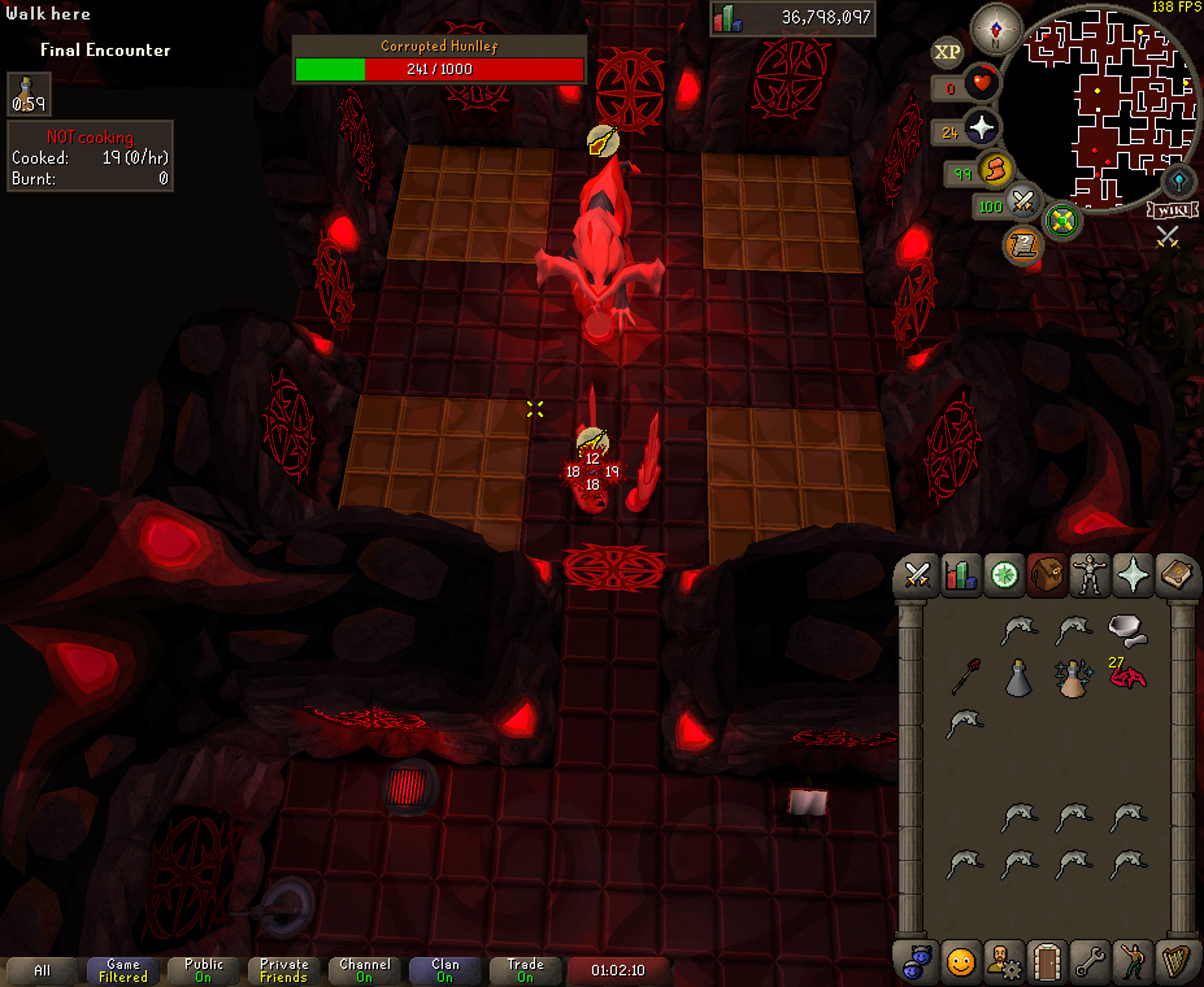
Task: Select the red corrupted shards stack
Action: point(1127,677)
